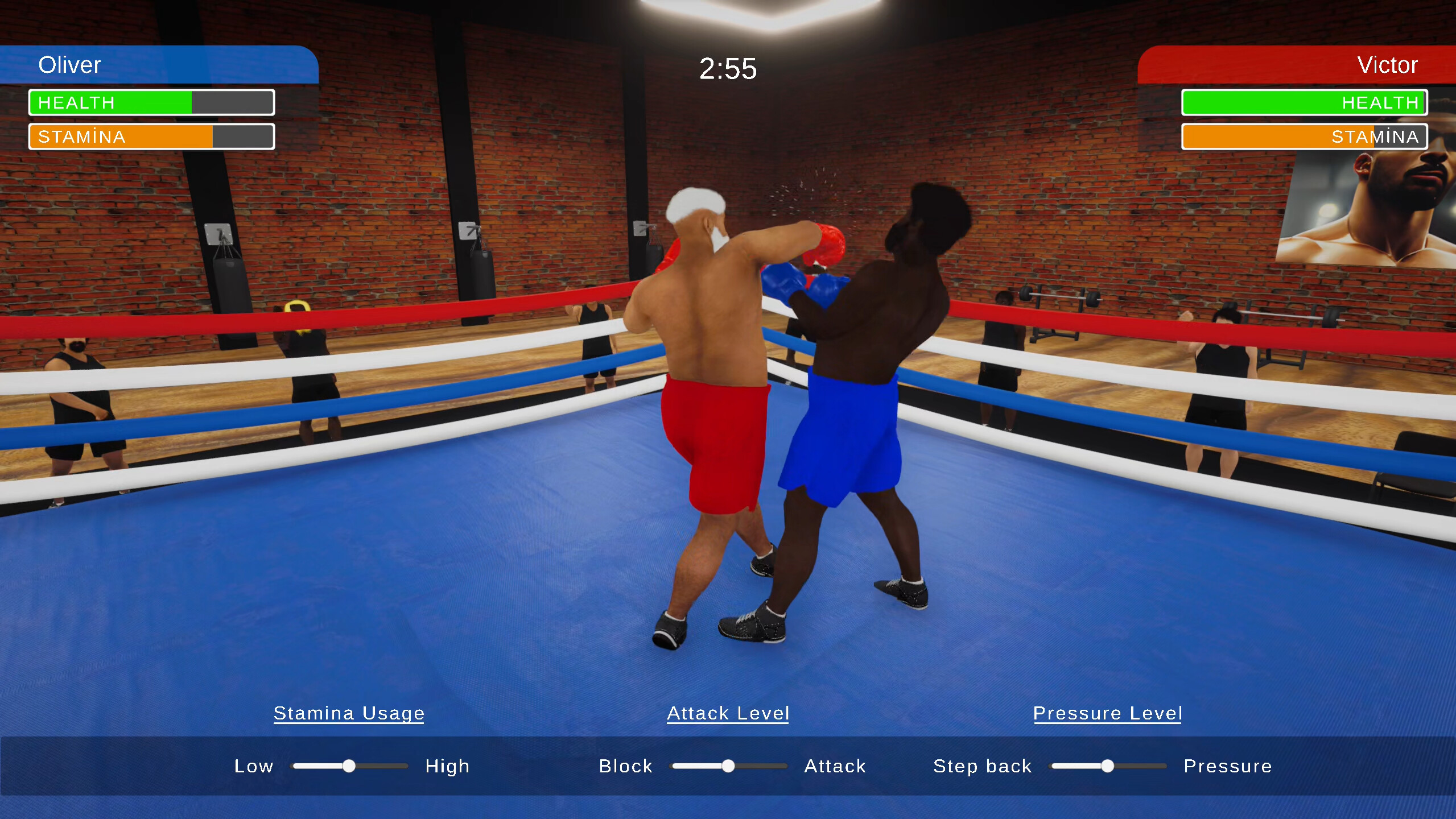This screenshot has width=1456, height=819.
Task: Select the Pressure tactic
Action: [1228, 766]
